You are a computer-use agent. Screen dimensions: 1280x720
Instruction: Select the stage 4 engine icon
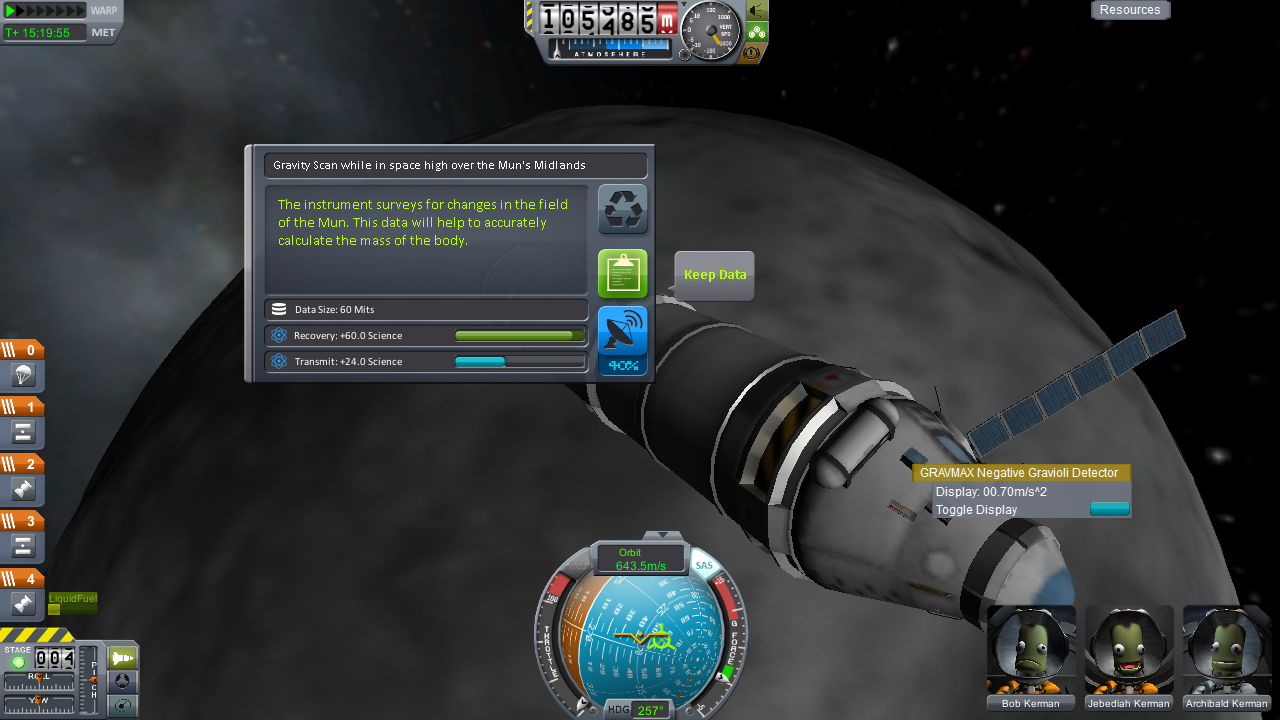pyautogui.click(x=23, y=603)
